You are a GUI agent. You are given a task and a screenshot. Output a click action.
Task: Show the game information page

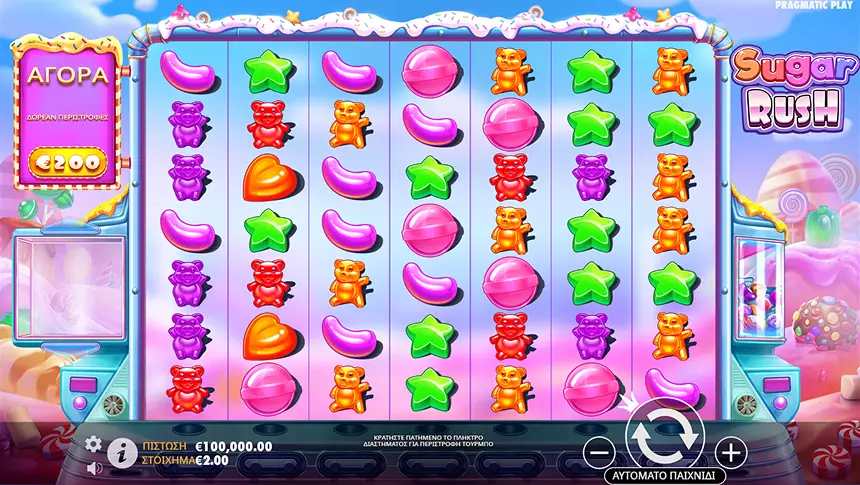coord(122,452)
